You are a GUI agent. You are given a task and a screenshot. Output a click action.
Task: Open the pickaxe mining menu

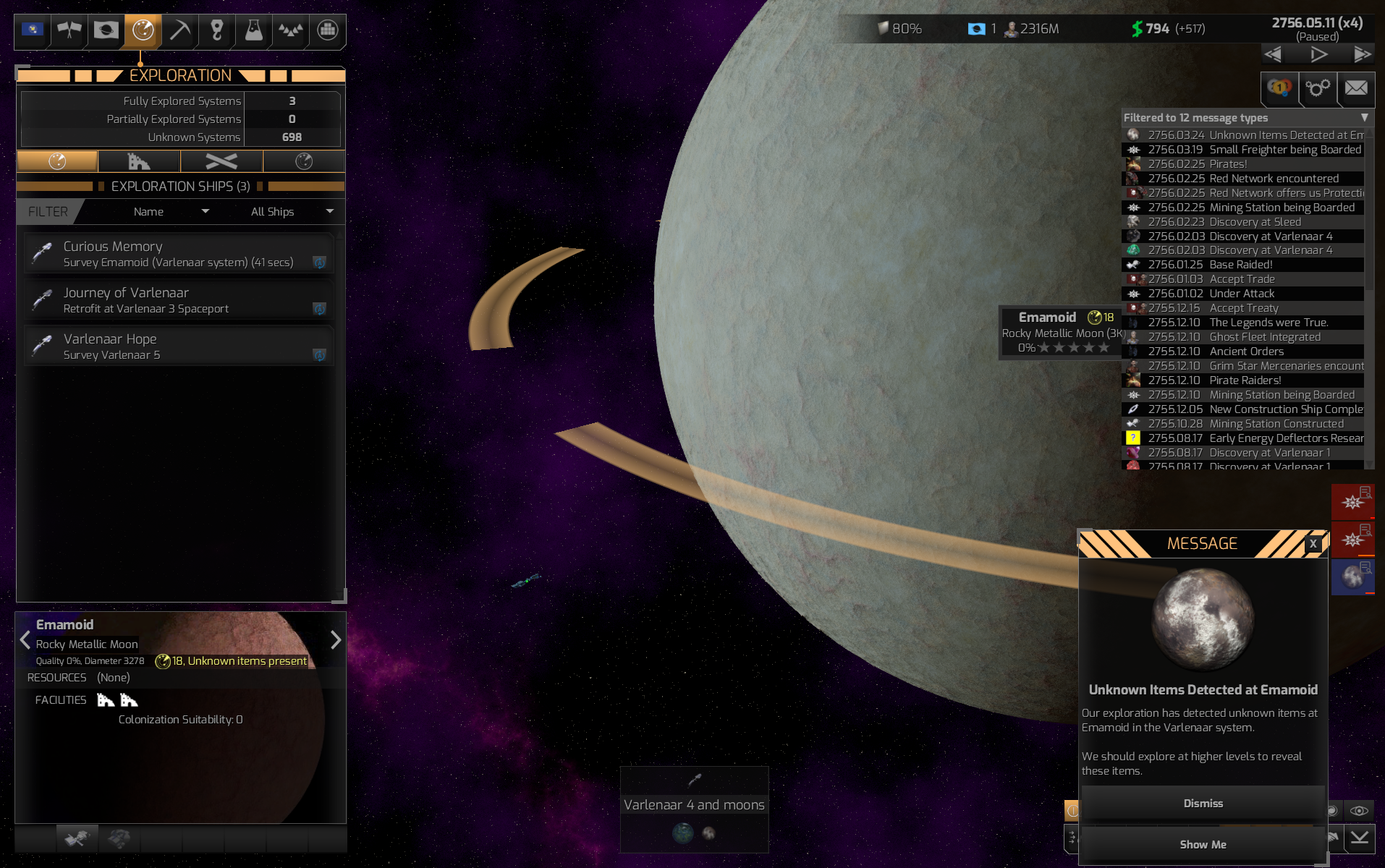(x=179, y=30)
